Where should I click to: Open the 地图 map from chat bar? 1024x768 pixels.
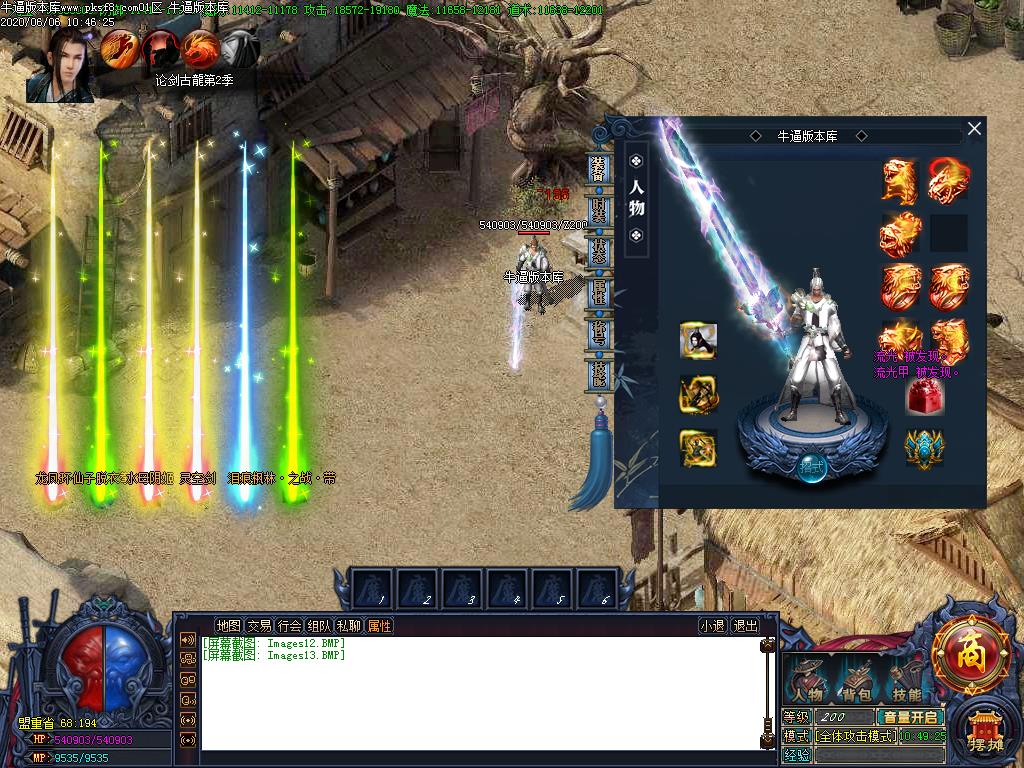pos(228,626)
